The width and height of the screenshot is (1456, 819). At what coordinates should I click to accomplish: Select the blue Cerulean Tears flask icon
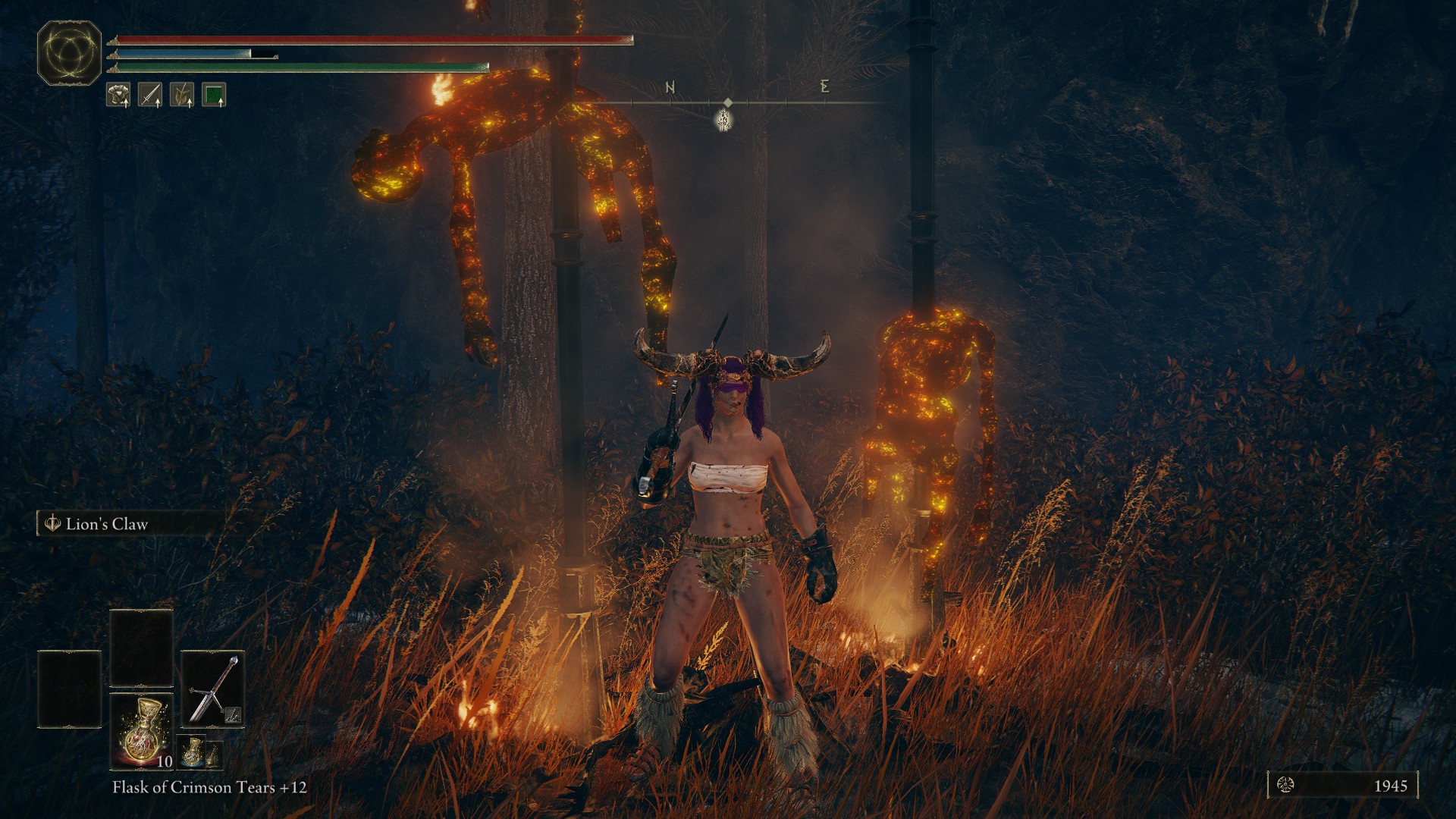193,752
